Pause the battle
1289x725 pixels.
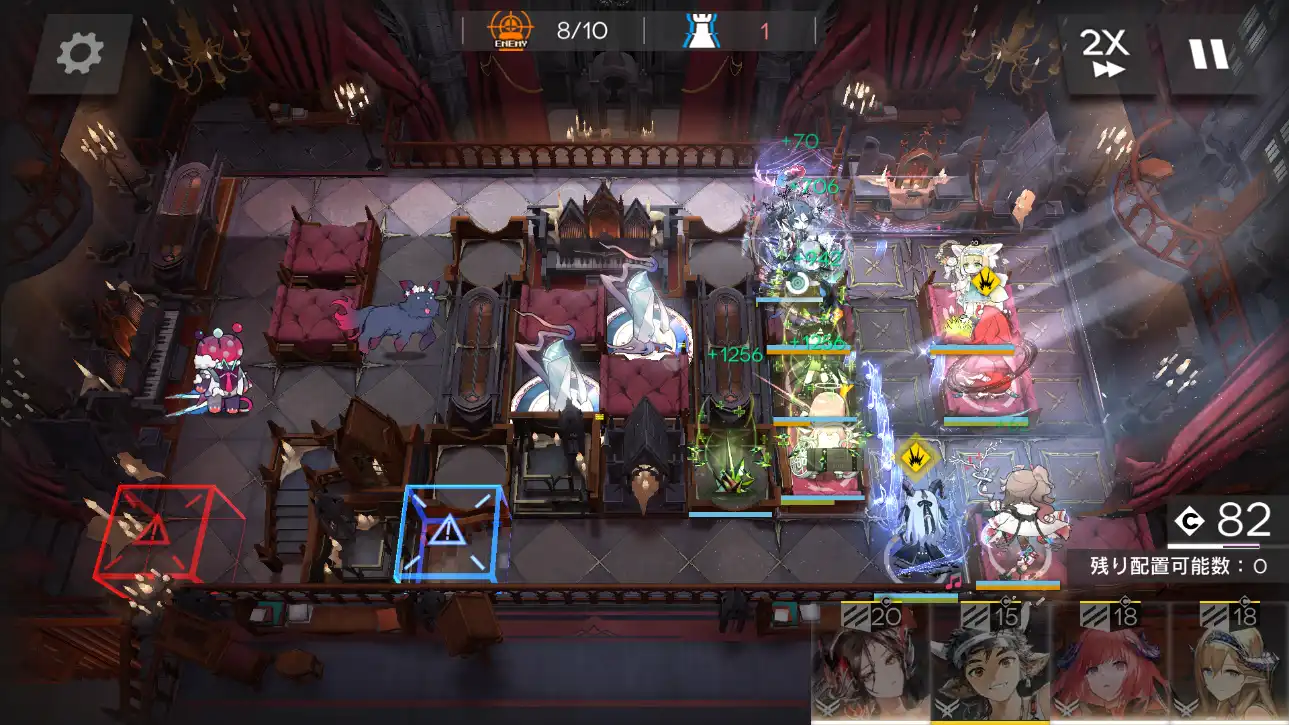(x=1208, y=52)
